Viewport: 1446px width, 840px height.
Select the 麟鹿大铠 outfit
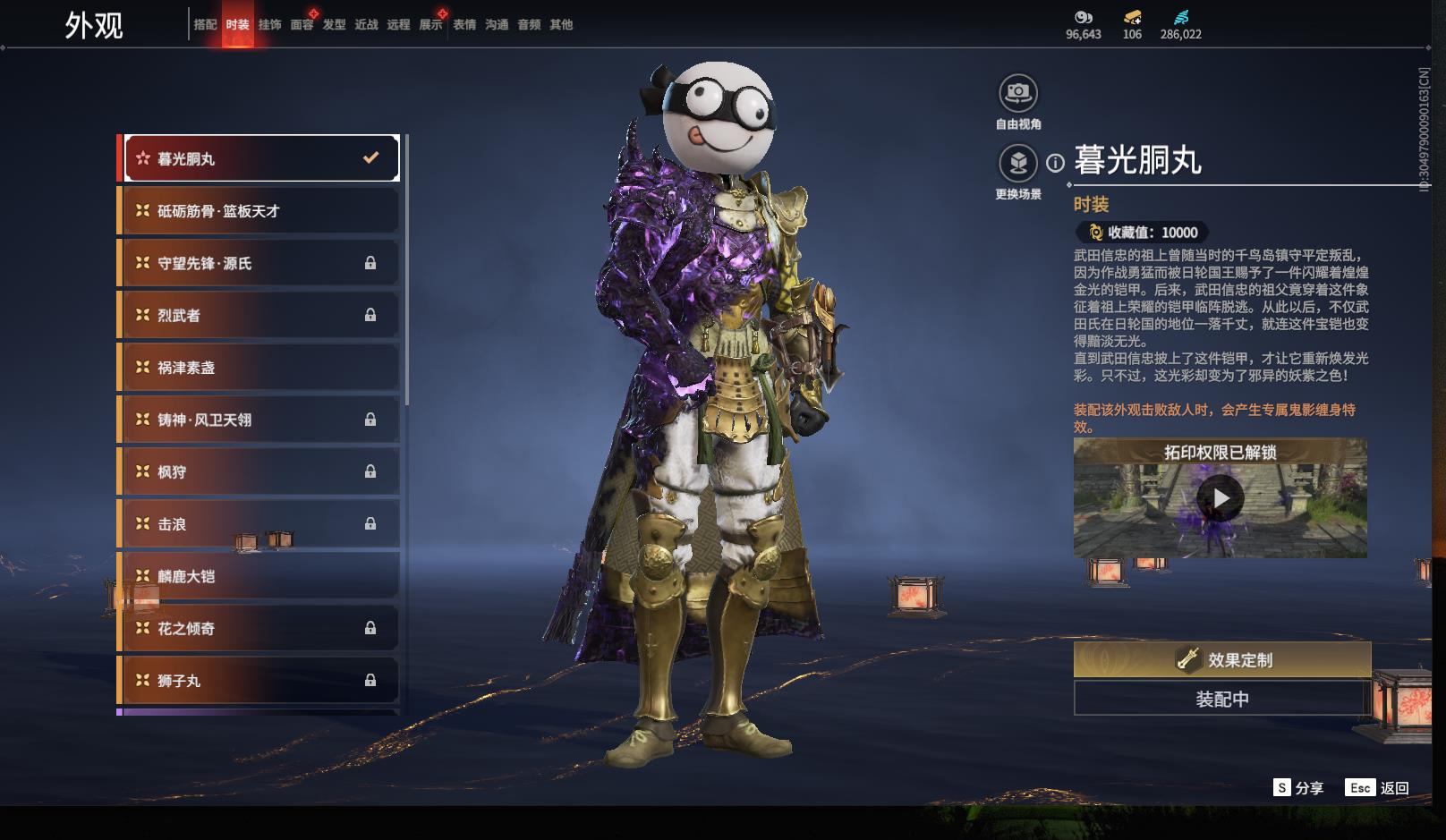[259, 576]
